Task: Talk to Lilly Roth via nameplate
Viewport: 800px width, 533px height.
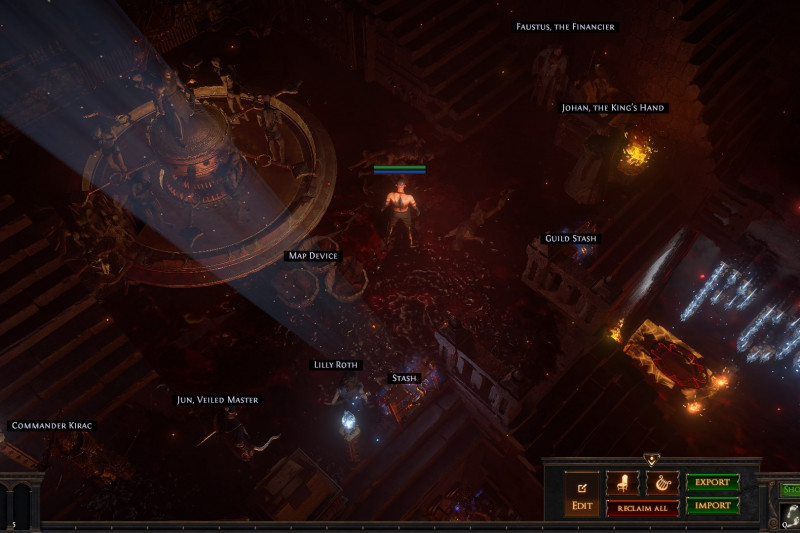Action: click(x=336, y=365)
